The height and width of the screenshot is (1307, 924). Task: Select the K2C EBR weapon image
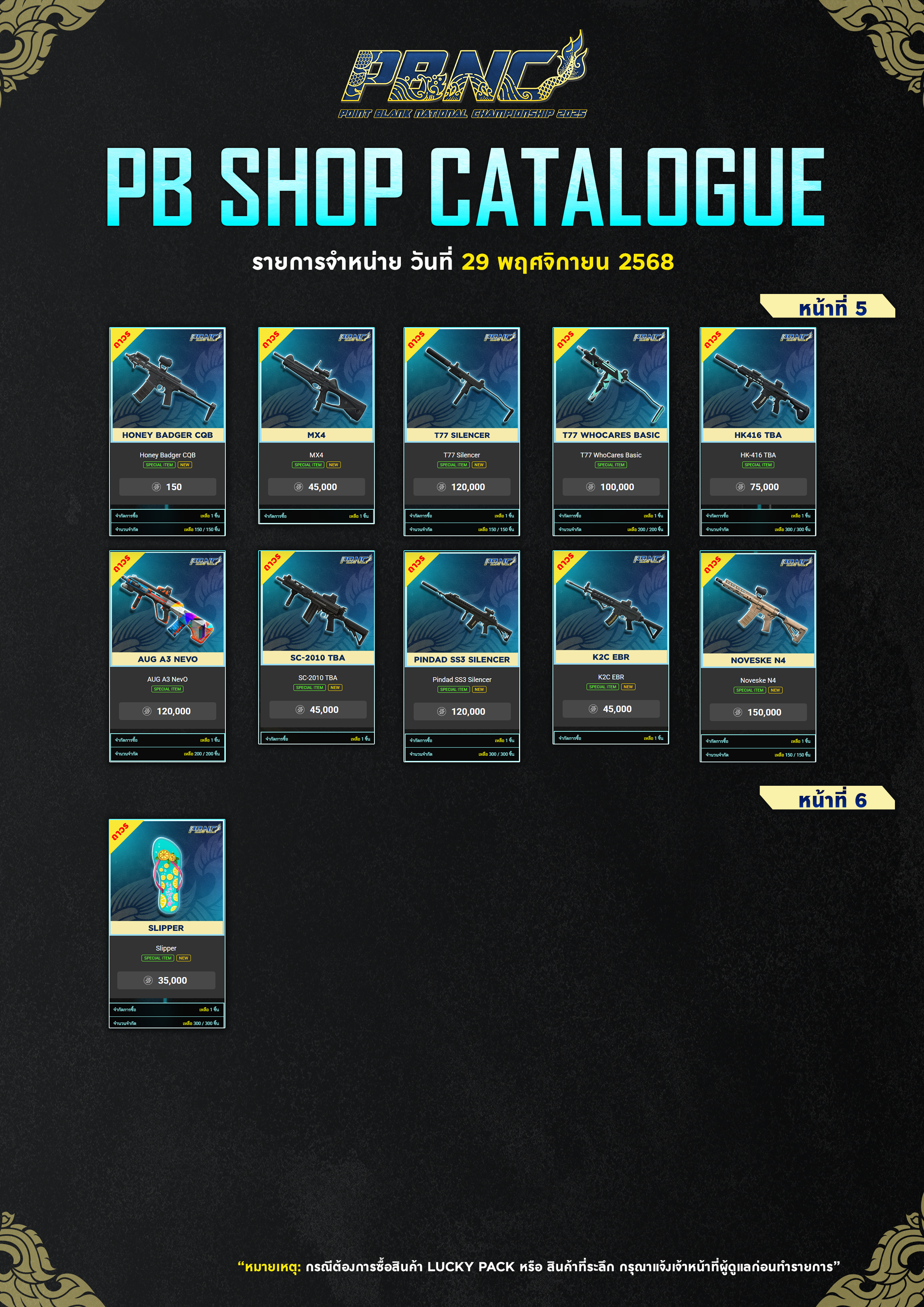click(x=611, y=602)
